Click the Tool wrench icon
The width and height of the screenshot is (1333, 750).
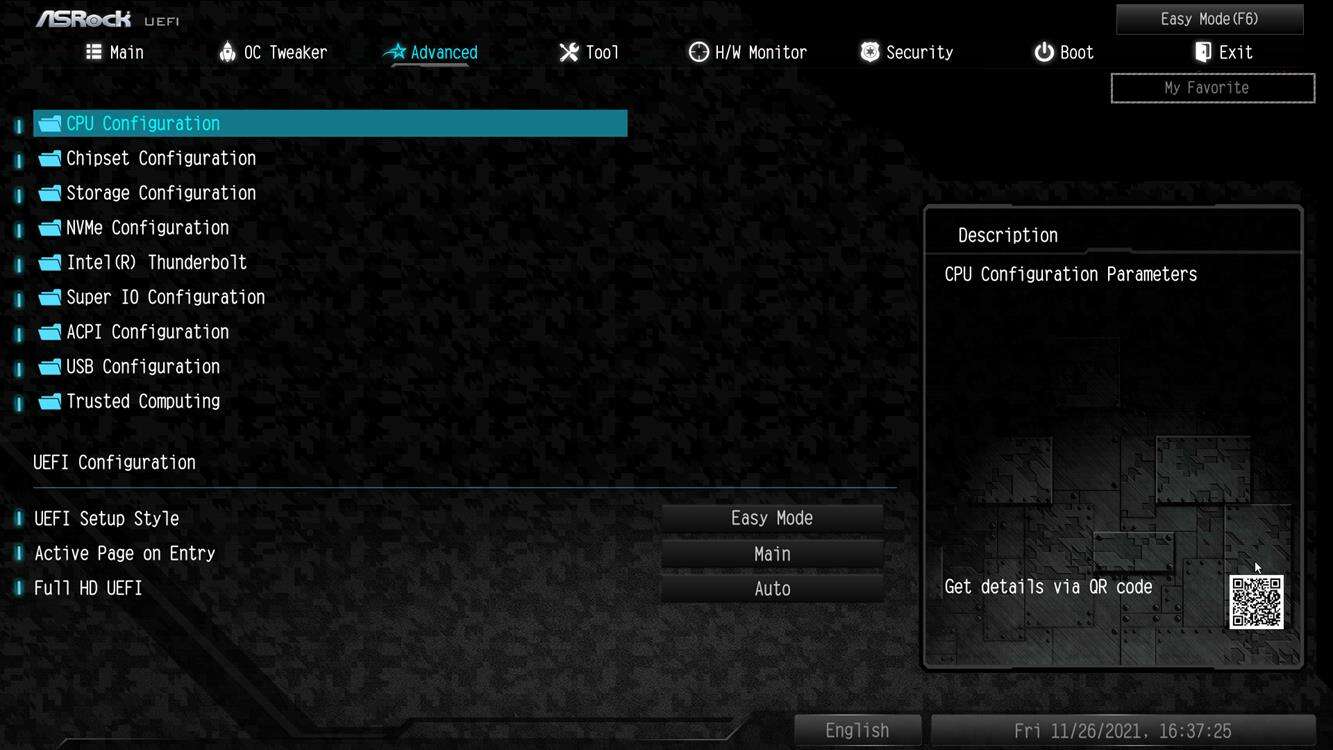568,51
